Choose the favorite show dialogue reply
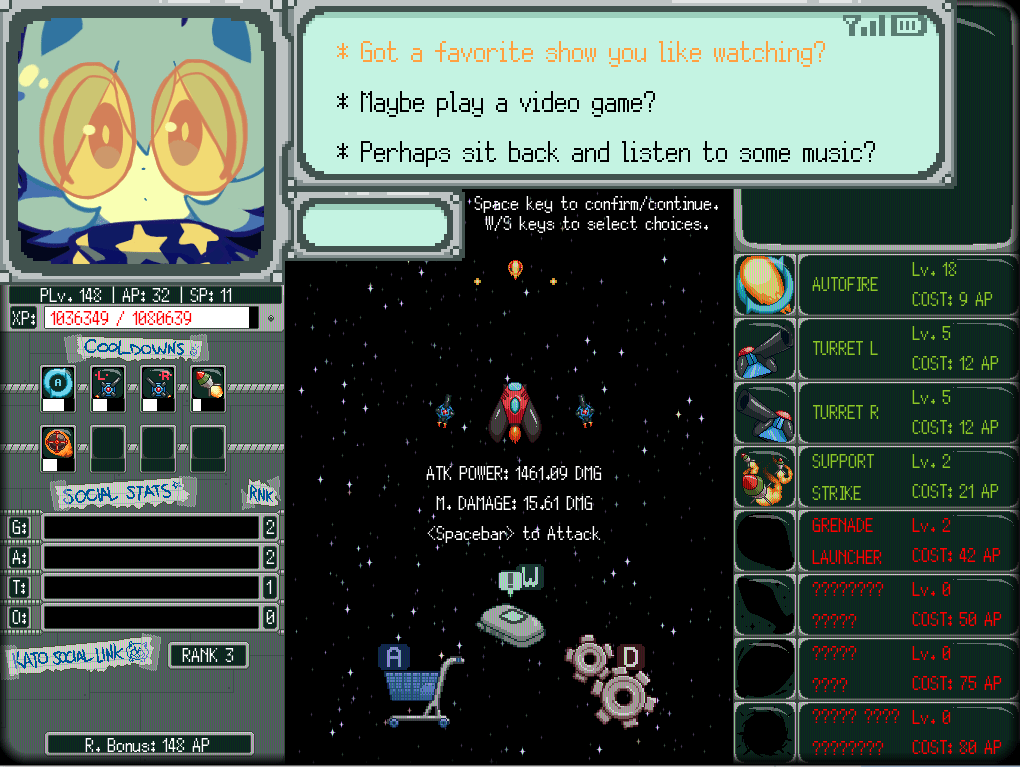1020x767 pixels. click(592, 53)
